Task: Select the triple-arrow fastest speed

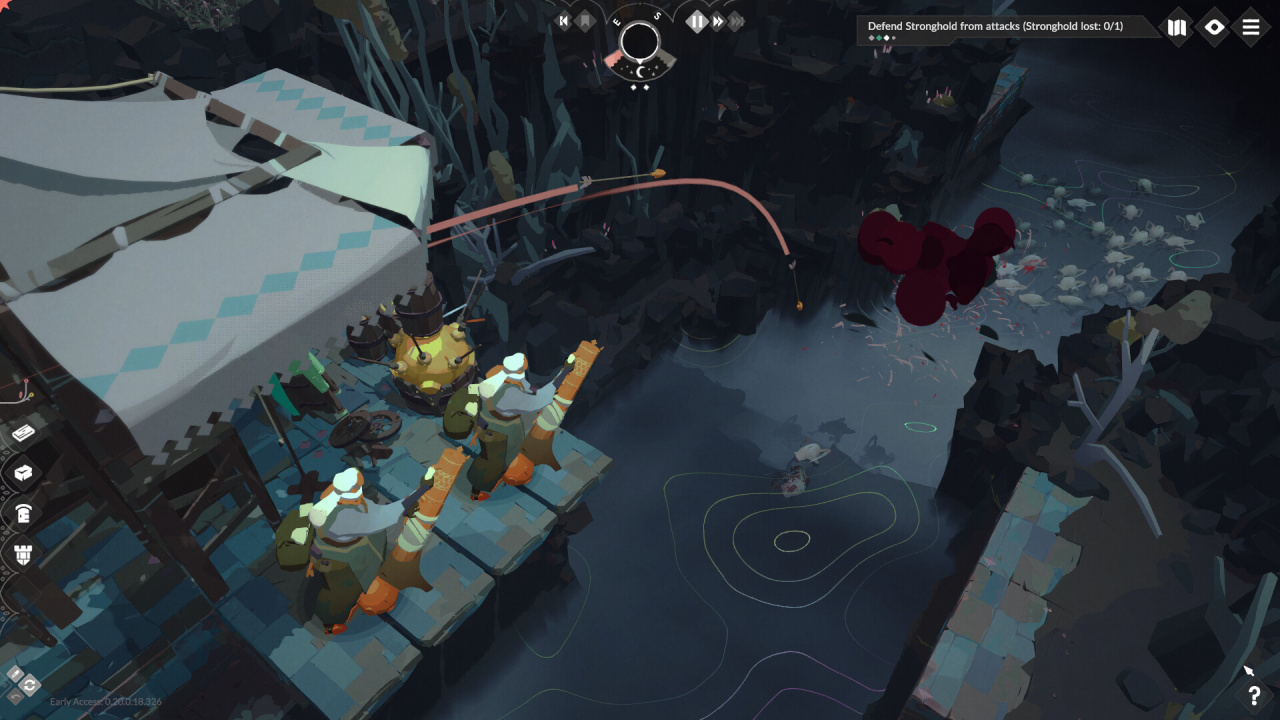Action: 737,21
